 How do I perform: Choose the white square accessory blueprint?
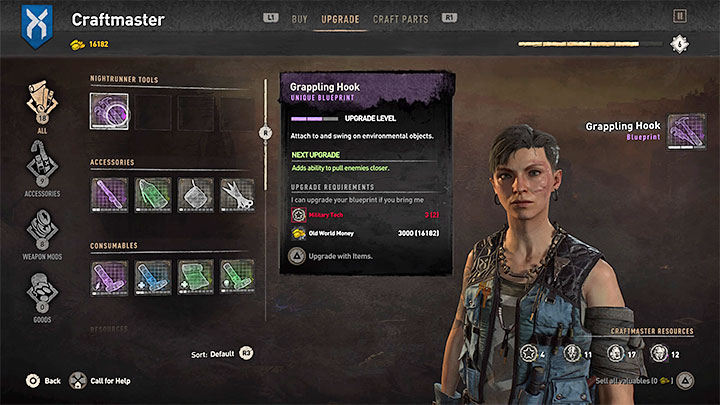click(195, 194)
